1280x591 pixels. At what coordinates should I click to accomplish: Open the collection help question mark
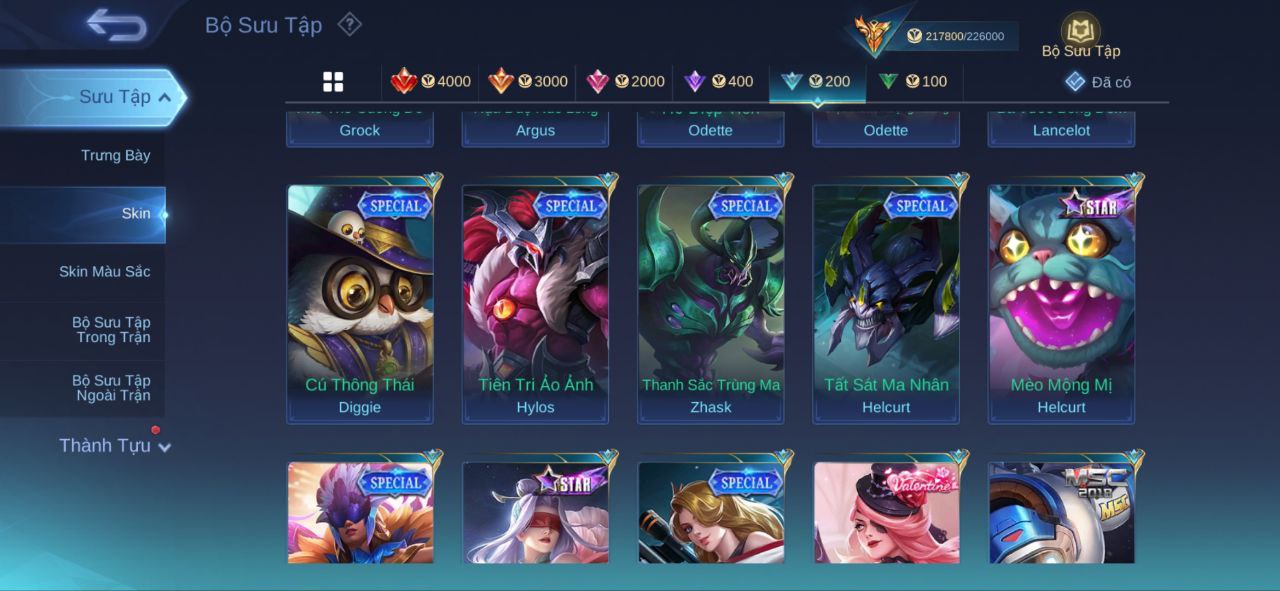point(349,24)
